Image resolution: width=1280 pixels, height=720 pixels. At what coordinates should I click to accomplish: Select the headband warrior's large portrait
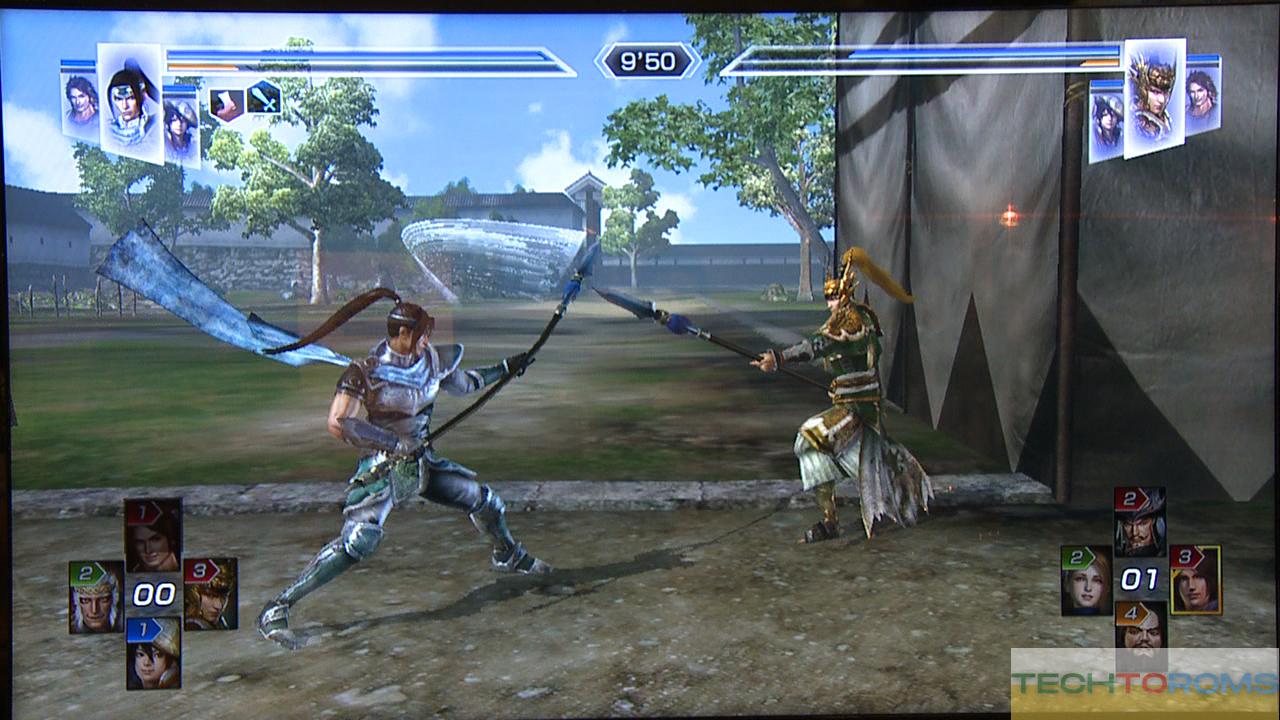click(130, 102)
